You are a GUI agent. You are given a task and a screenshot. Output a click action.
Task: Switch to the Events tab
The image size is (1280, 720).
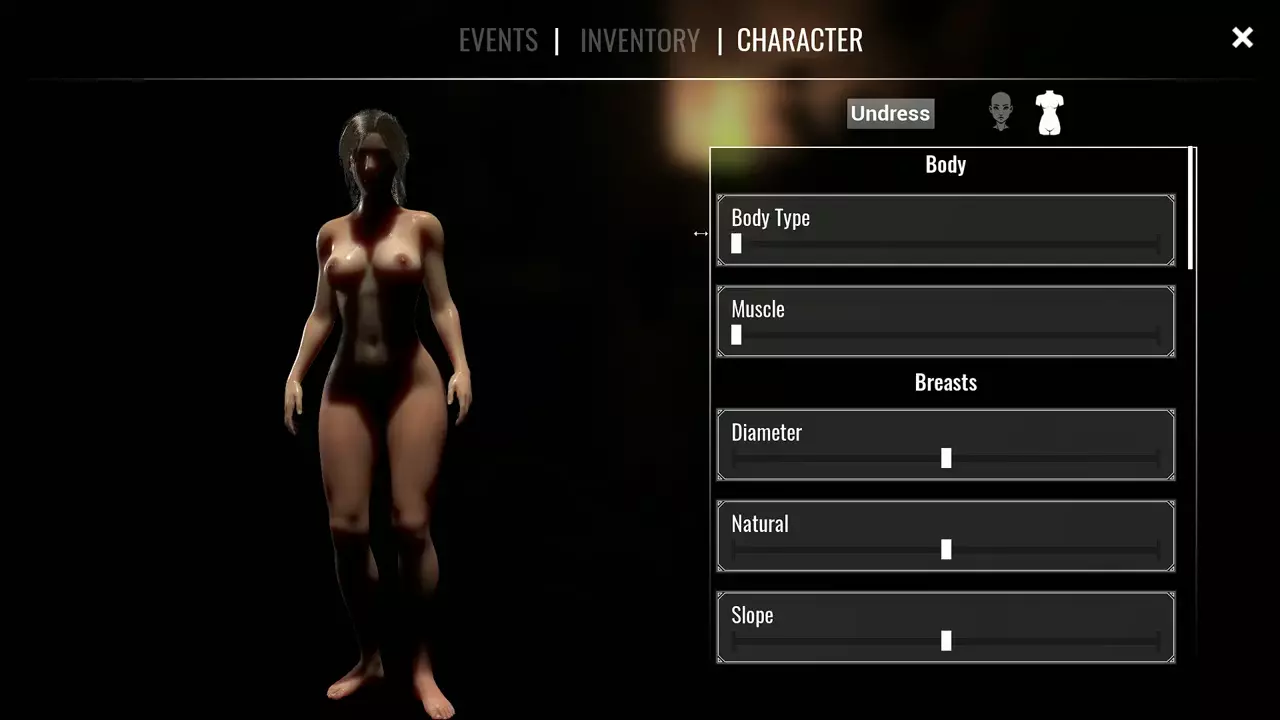coord(498,40)
